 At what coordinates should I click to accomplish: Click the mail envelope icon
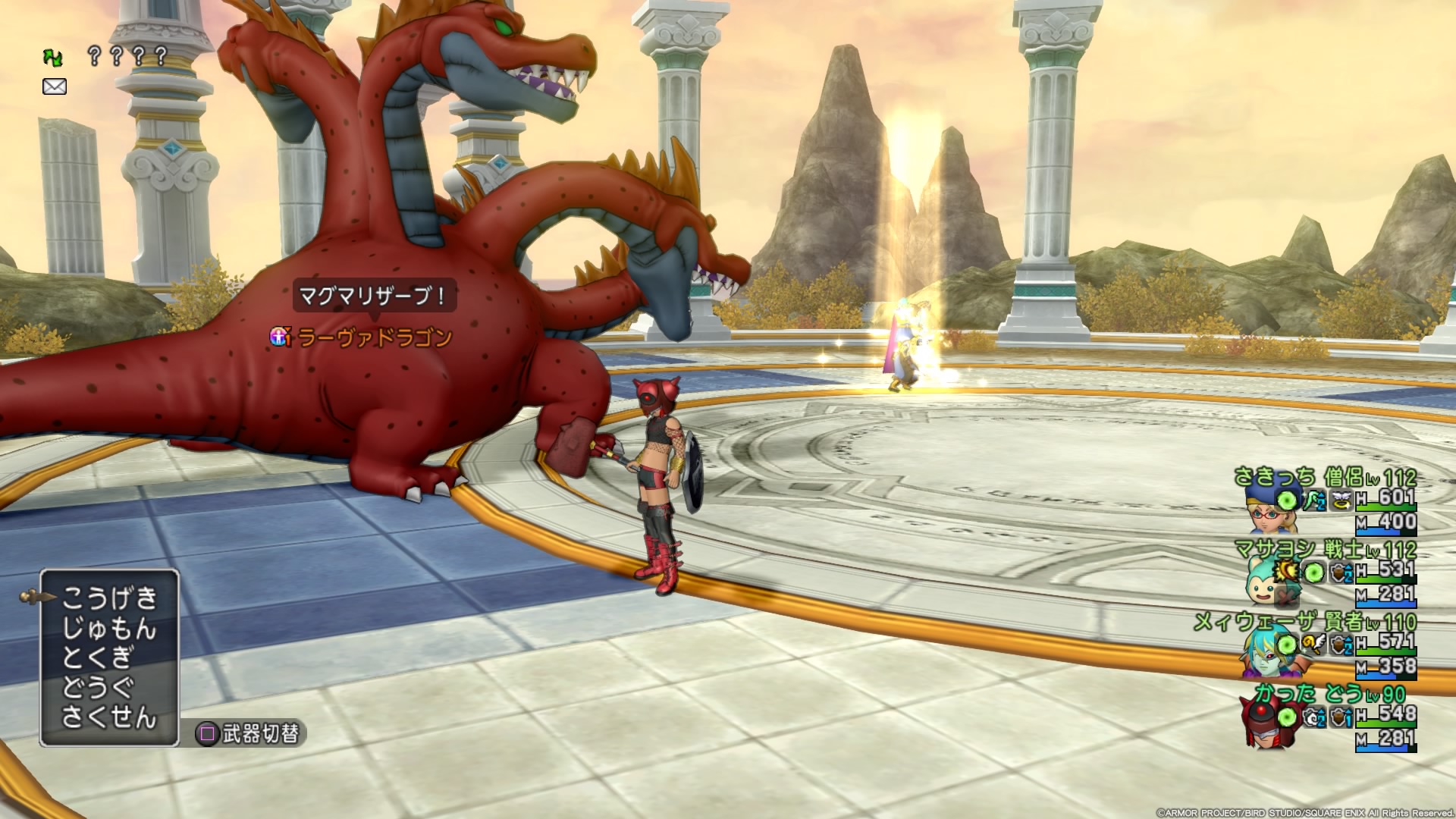55,86
